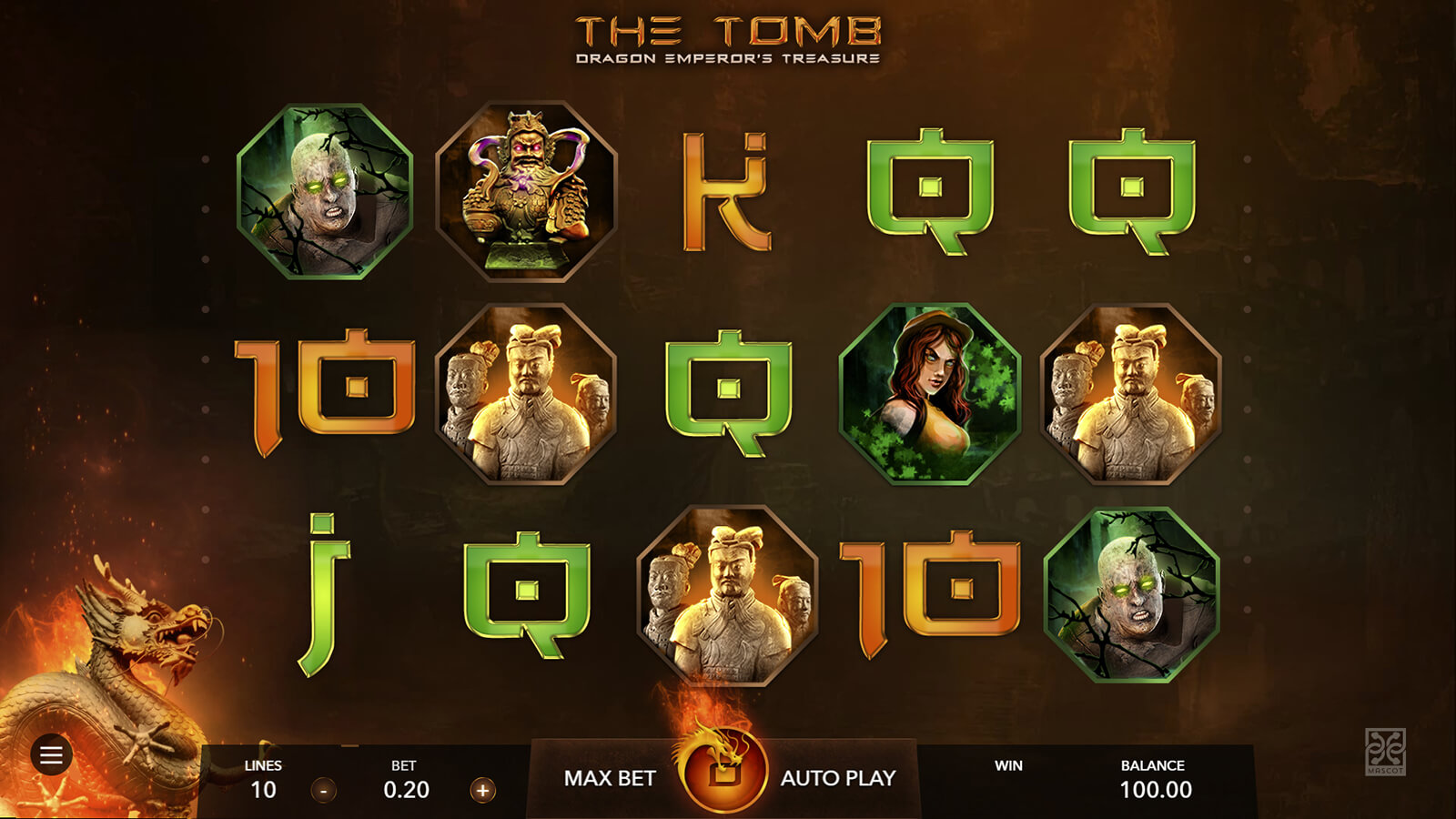Activate Auto Play

[x=838, y=778]
